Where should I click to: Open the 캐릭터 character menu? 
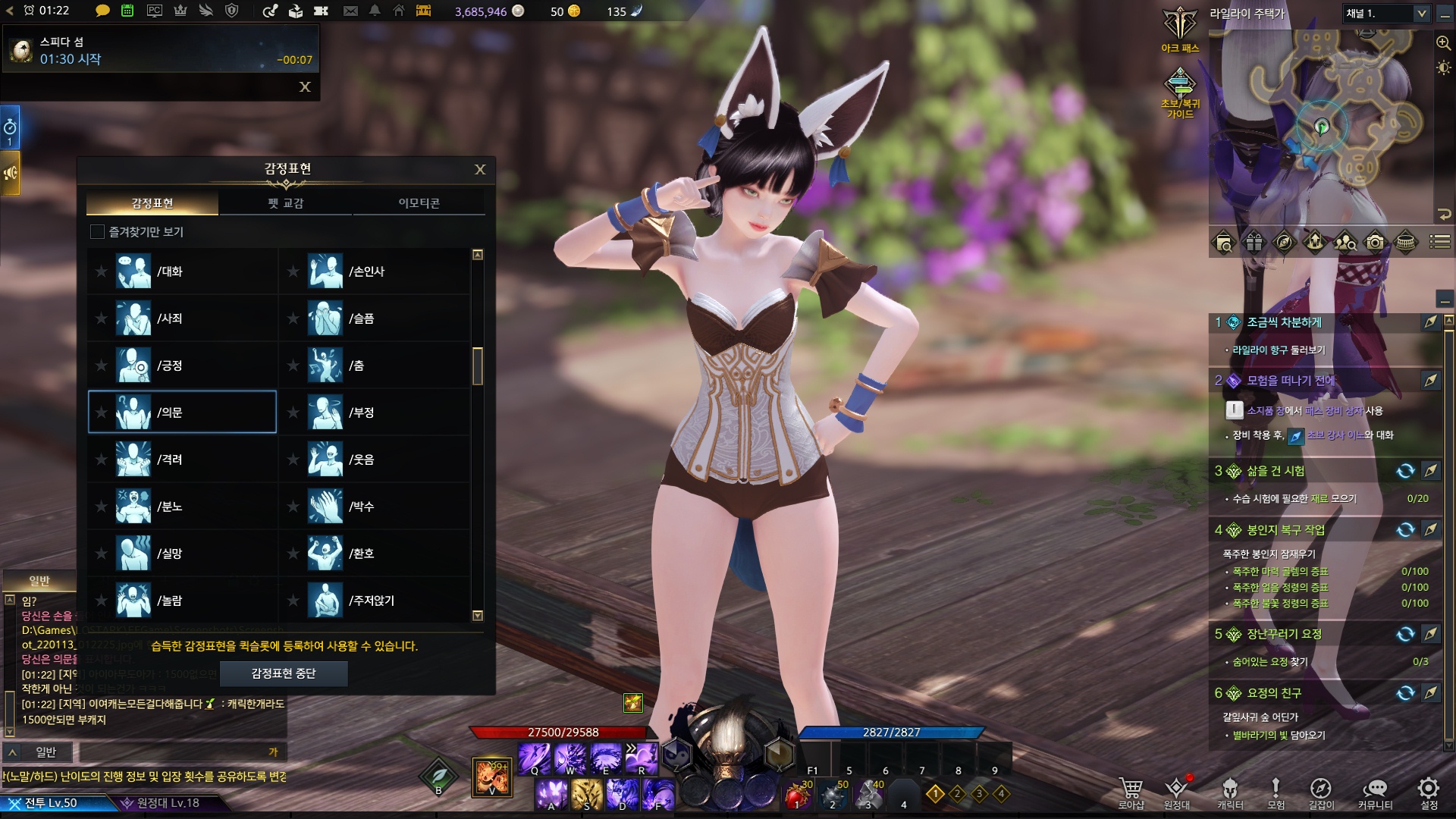[x=1230, y=791]
